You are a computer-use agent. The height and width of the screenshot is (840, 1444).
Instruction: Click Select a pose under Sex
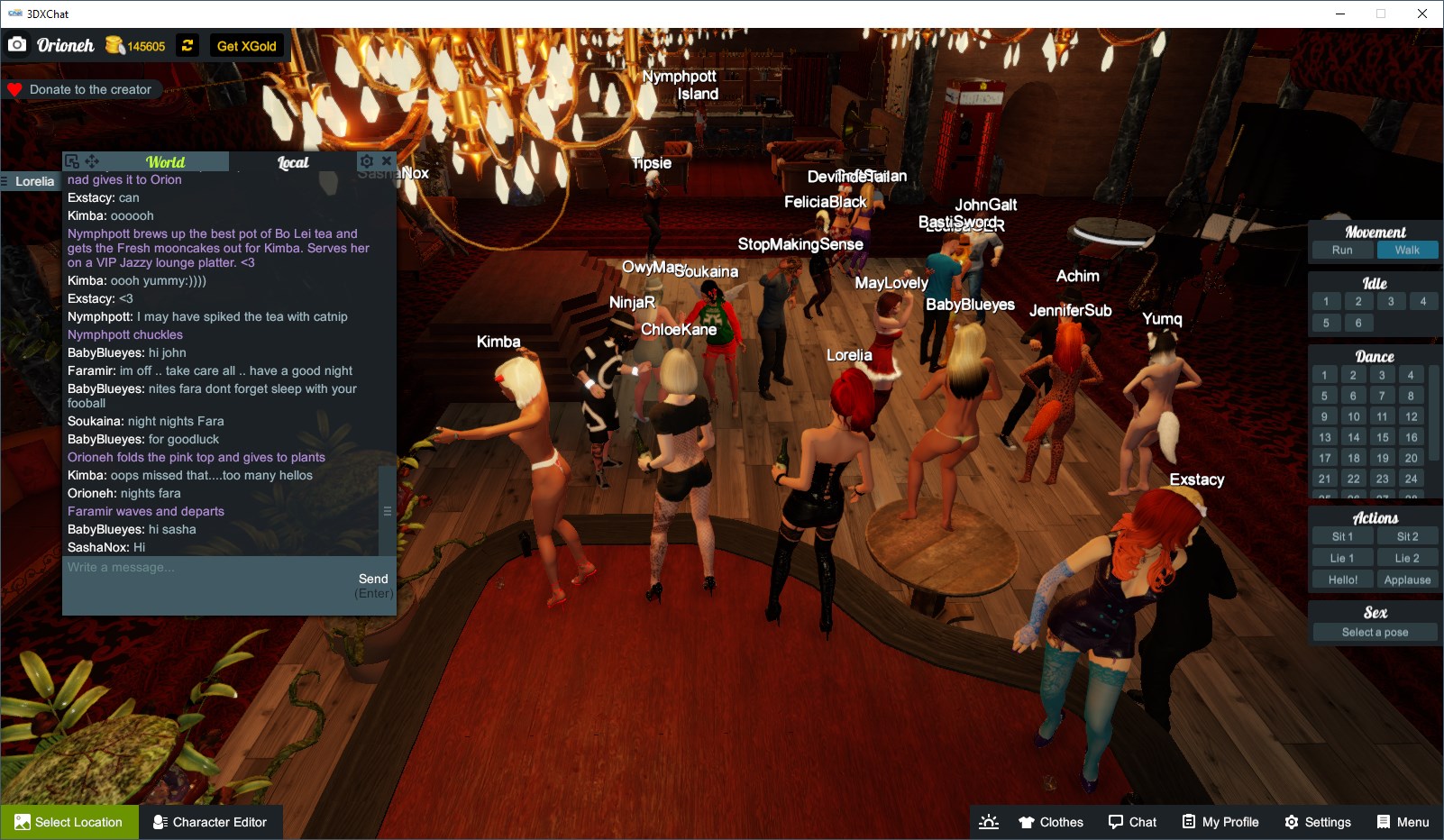(1374, 632)
